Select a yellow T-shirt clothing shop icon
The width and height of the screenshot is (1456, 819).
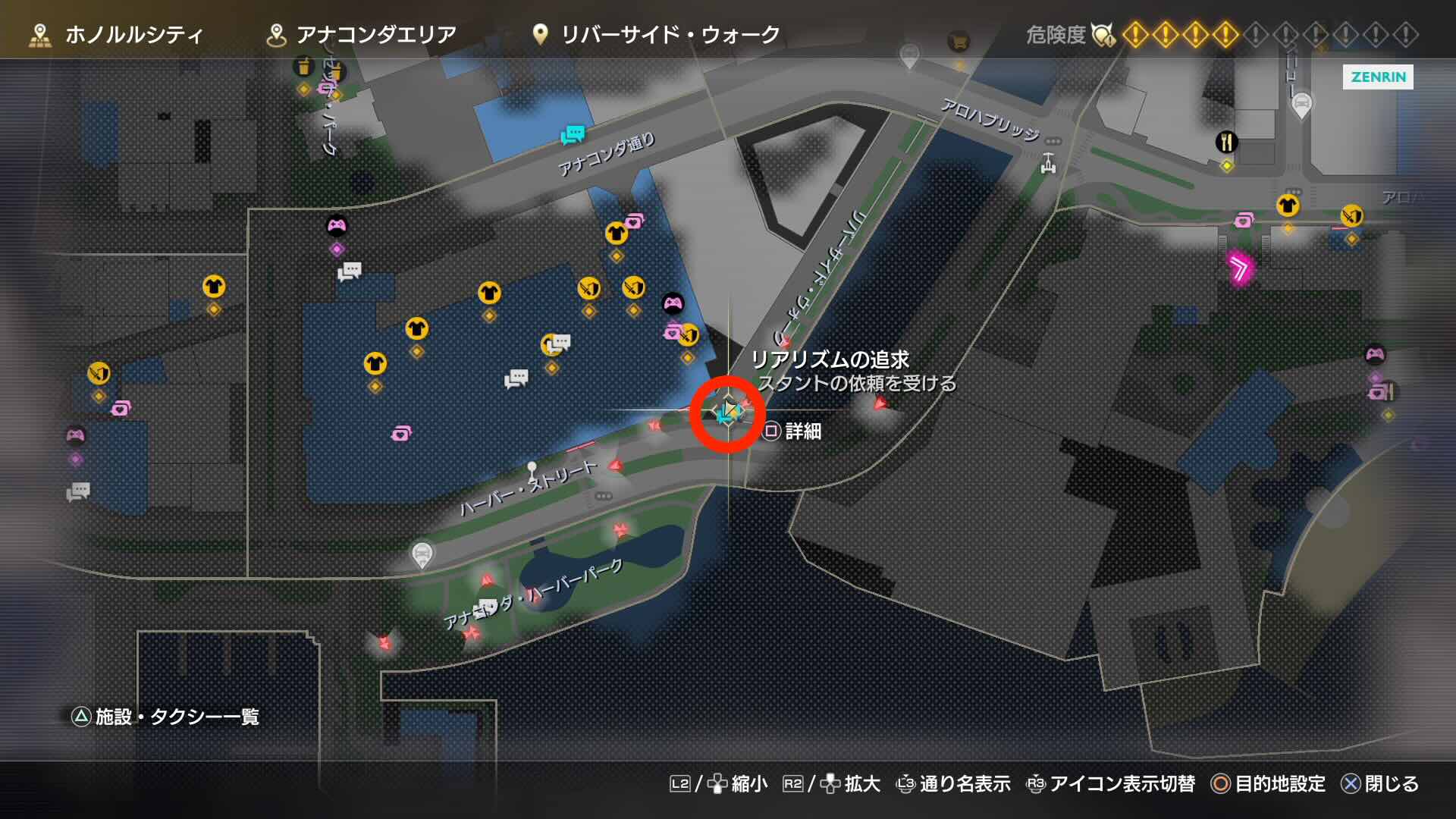click(x=215, y=287)
